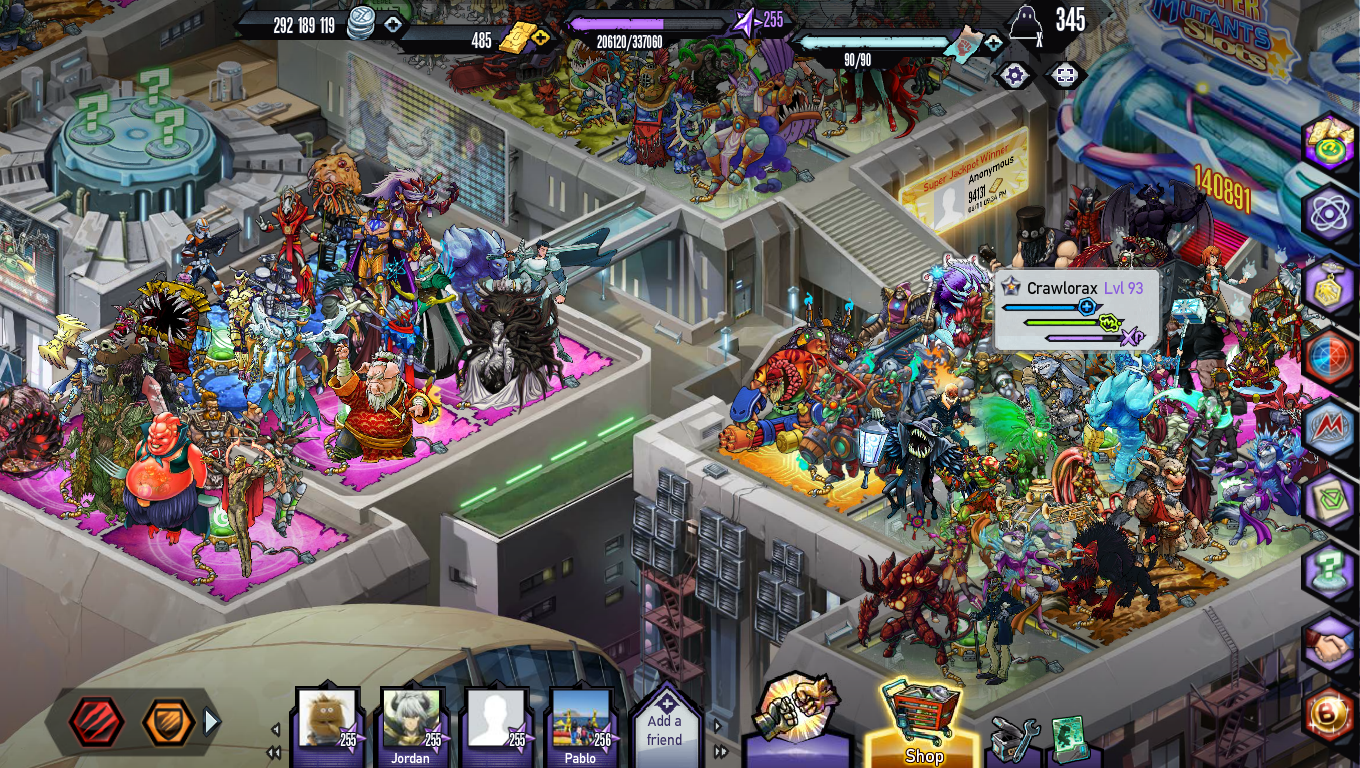Open the toolbox with wrench icon

click(1015, 740)
